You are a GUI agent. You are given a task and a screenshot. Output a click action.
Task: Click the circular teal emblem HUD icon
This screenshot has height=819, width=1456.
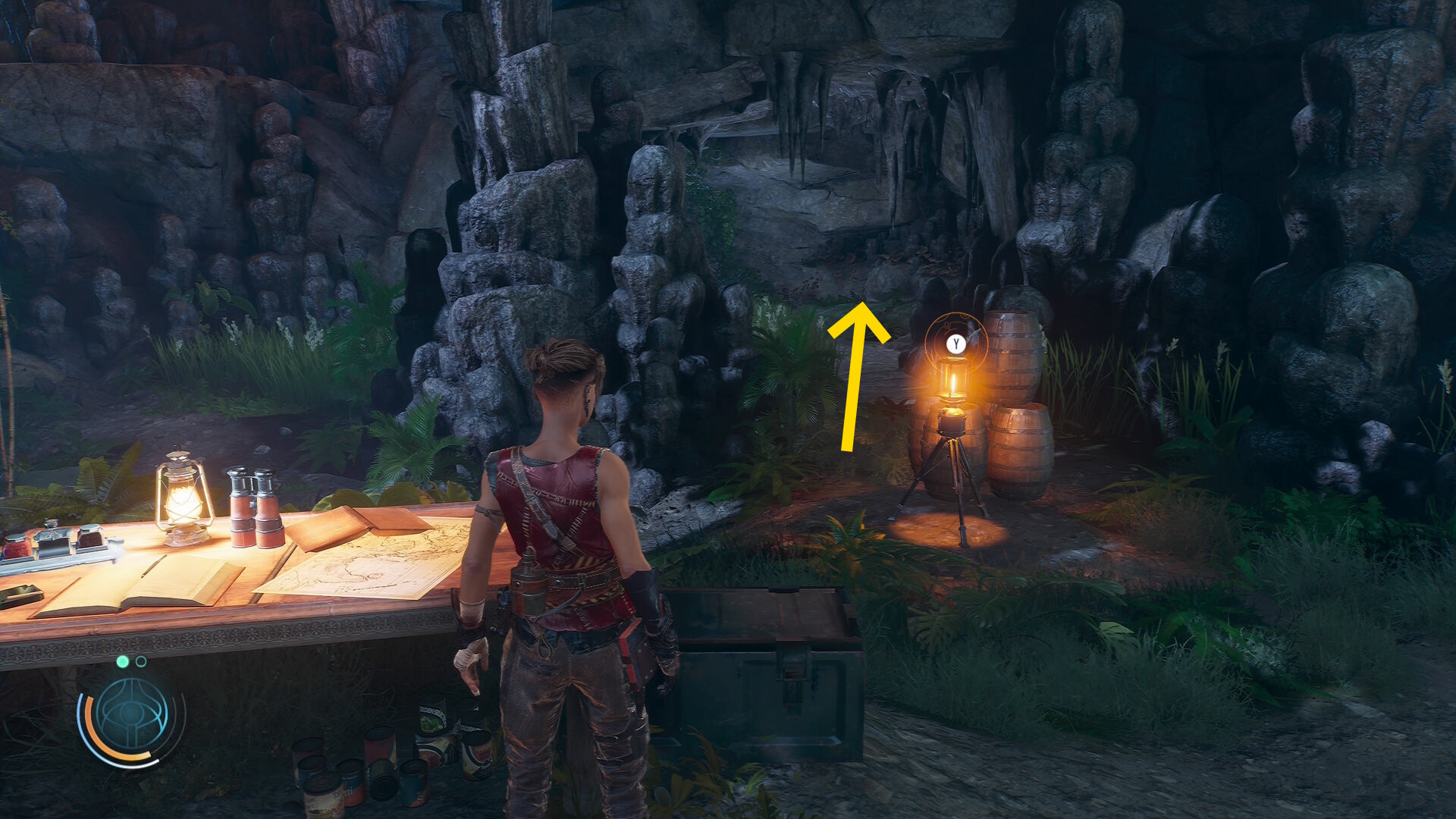[132, 714]
